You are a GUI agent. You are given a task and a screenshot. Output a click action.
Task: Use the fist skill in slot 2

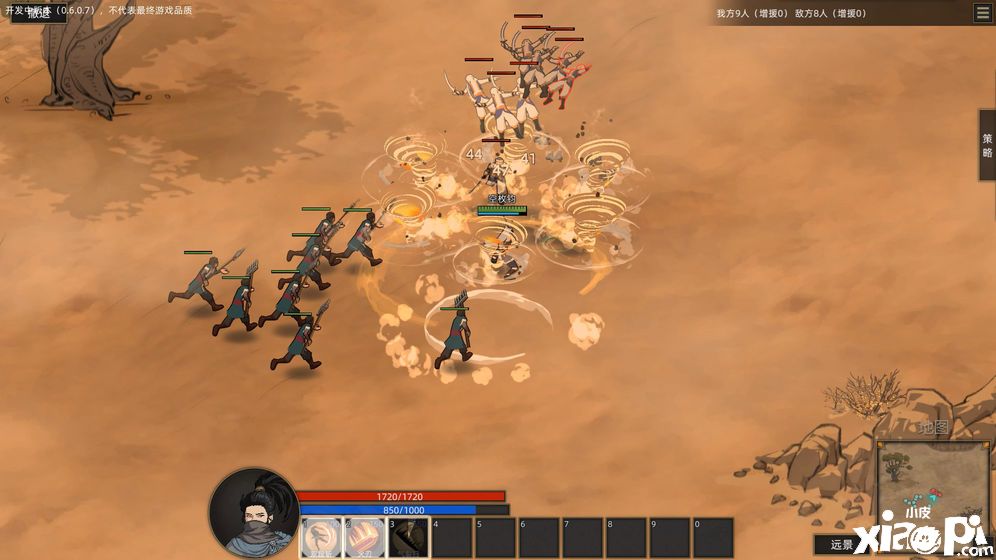coord(364,538)
